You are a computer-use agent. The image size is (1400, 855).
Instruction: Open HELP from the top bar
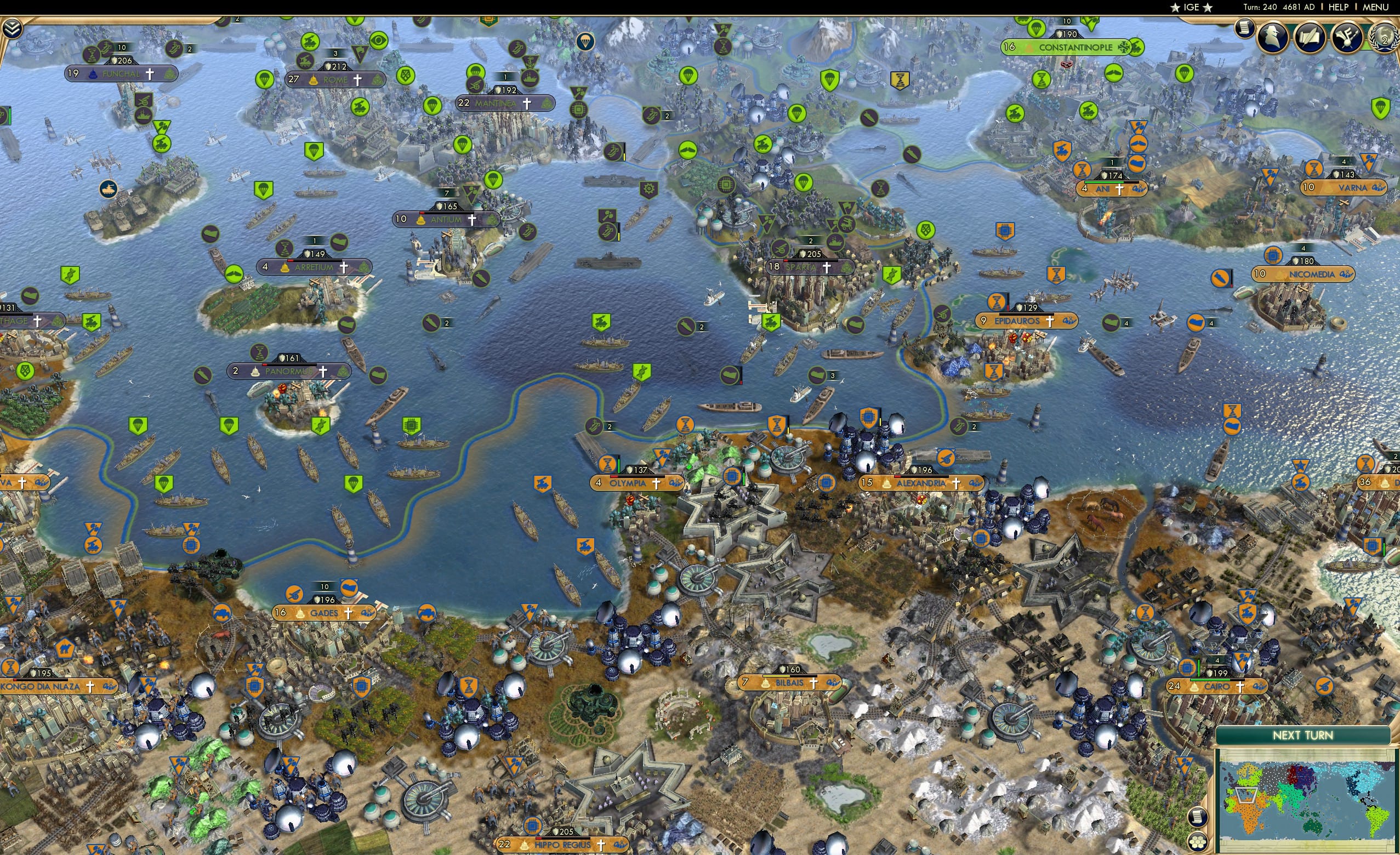click(x=1339, y=7)
